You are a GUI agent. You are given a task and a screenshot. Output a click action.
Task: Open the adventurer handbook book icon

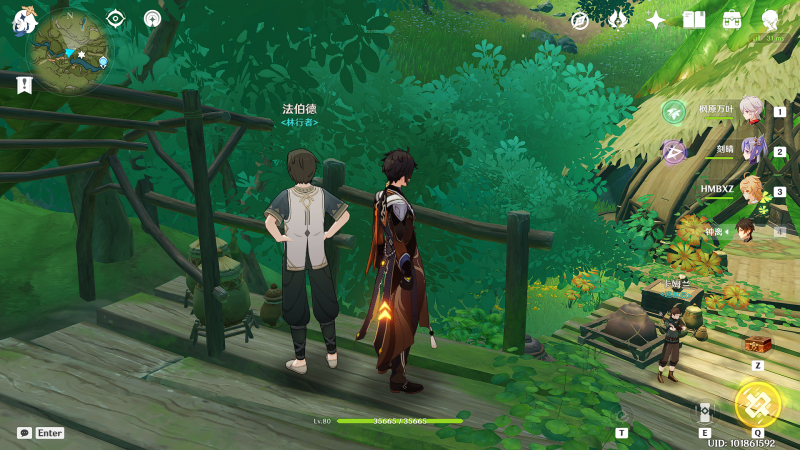pyautogui.click(x=694, y=20)
